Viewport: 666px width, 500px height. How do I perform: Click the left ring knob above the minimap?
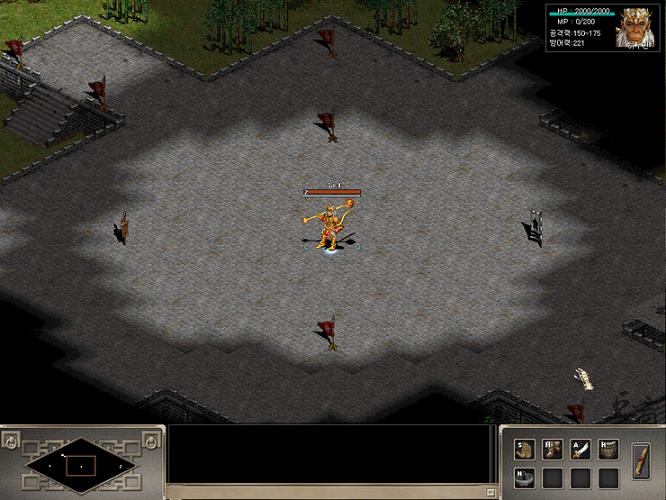(10, 440)
